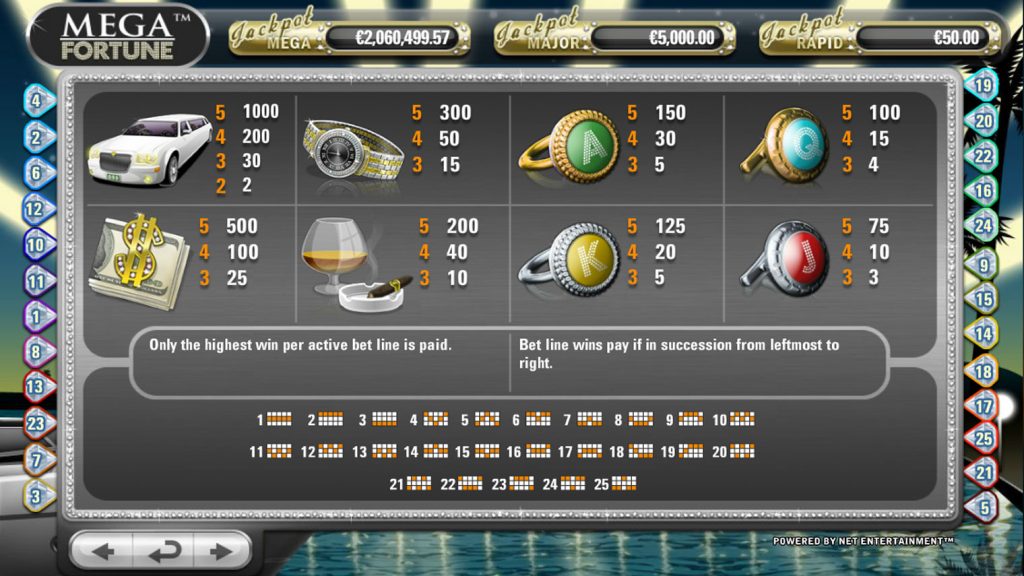1024x576 pixels.
Task: Choose bet line 17 marker
Action: tap(984, 406)
